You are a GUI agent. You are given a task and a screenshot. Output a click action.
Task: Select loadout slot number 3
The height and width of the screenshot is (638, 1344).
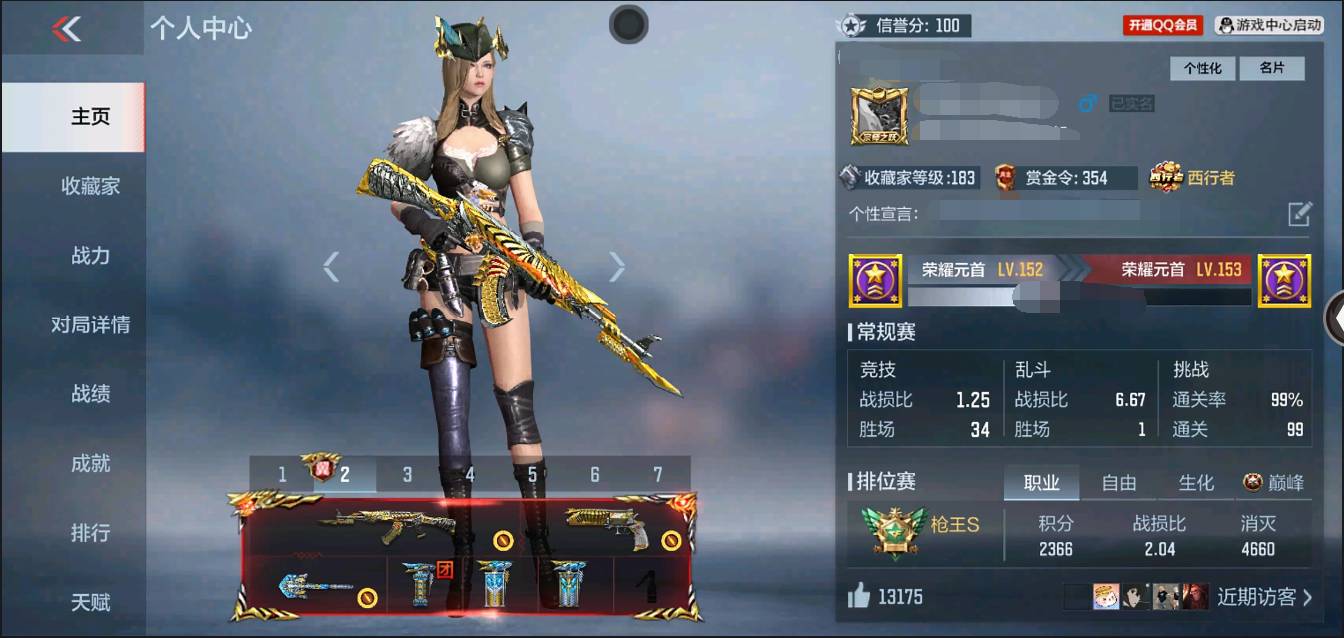click(x=407, y=474)
